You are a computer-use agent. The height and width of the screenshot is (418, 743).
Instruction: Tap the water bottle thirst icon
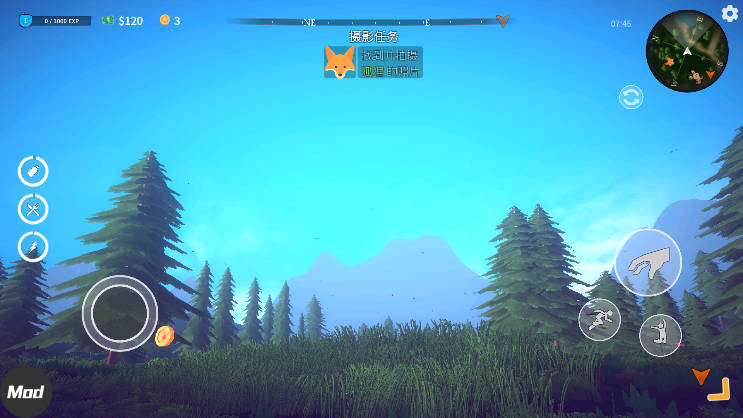[x=33, y=171]
